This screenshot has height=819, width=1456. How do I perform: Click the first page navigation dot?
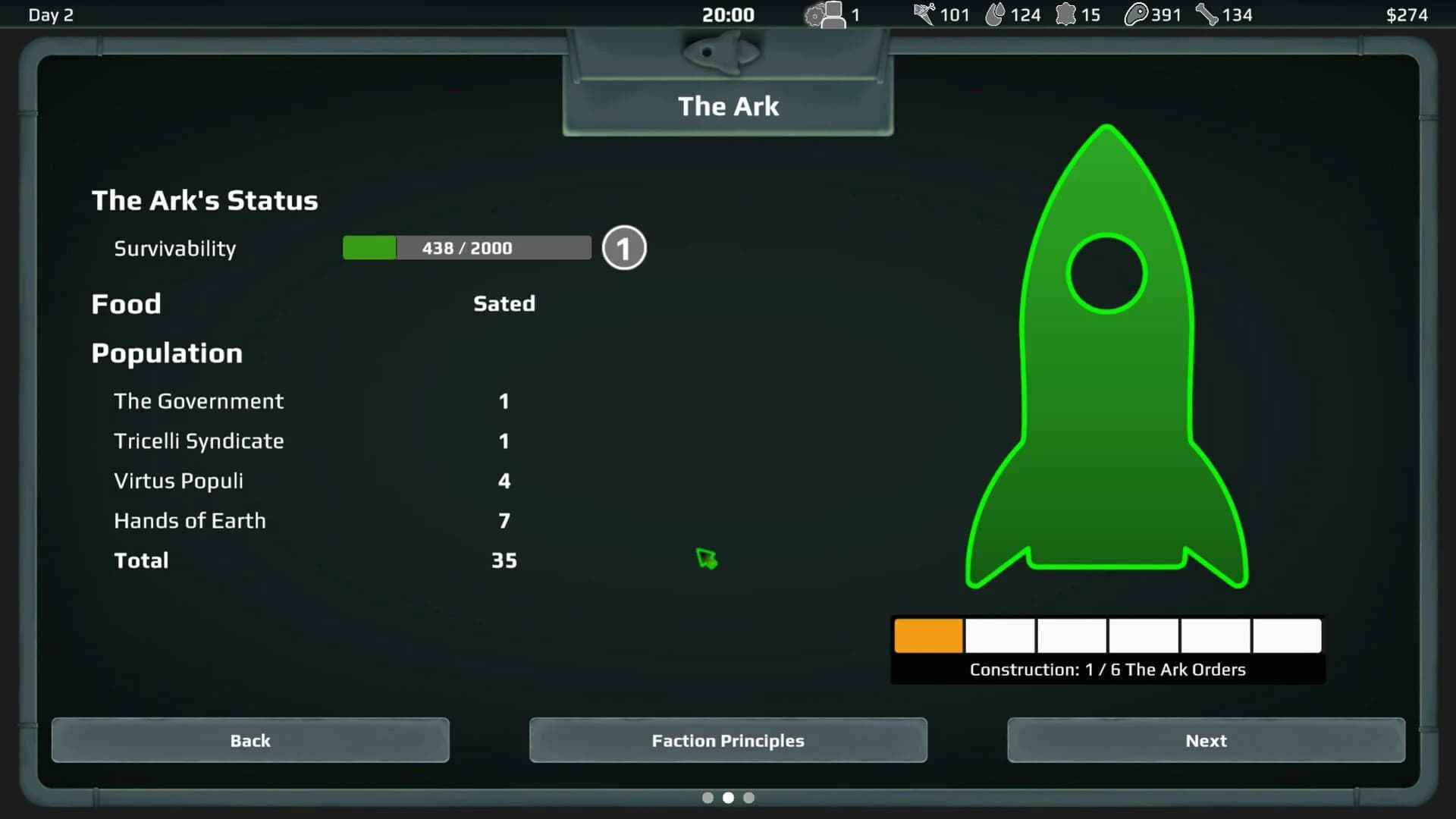pos(708,798)
